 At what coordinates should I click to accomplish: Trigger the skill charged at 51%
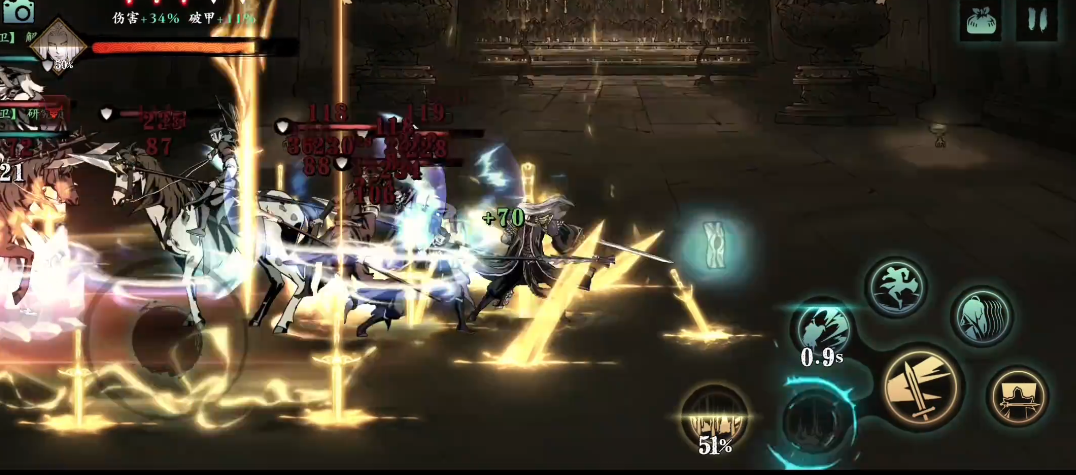point(714,417)
